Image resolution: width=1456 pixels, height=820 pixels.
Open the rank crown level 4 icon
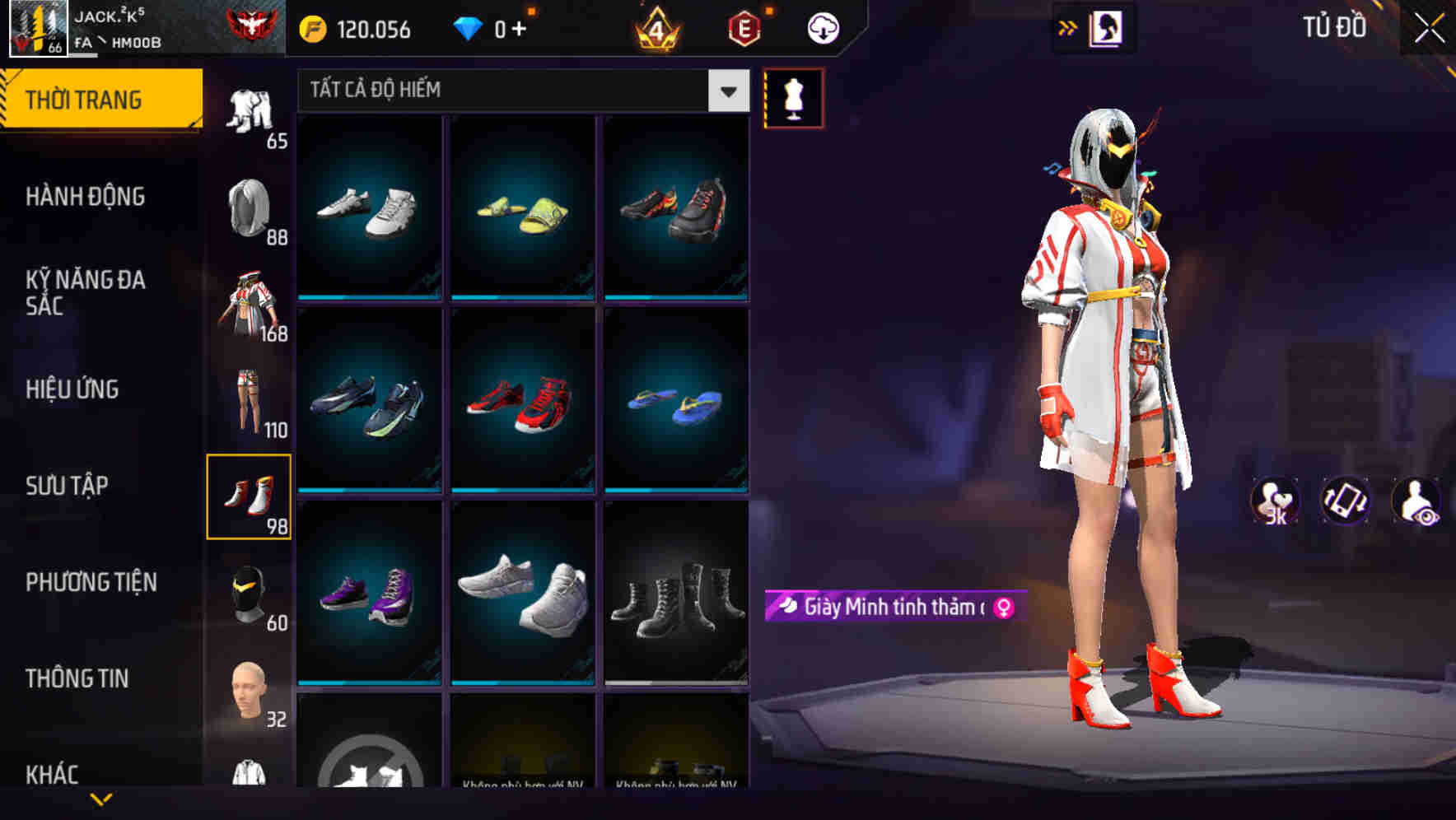[x=655, y=27]
